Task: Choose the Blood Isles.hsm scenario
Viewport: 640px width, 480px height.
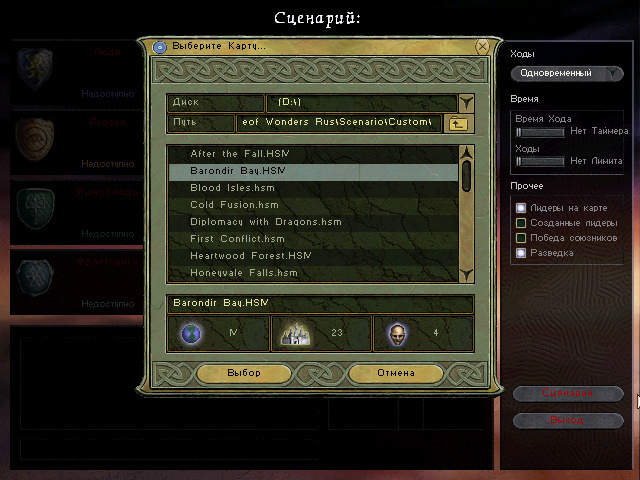Action: [x=232, y=188]
